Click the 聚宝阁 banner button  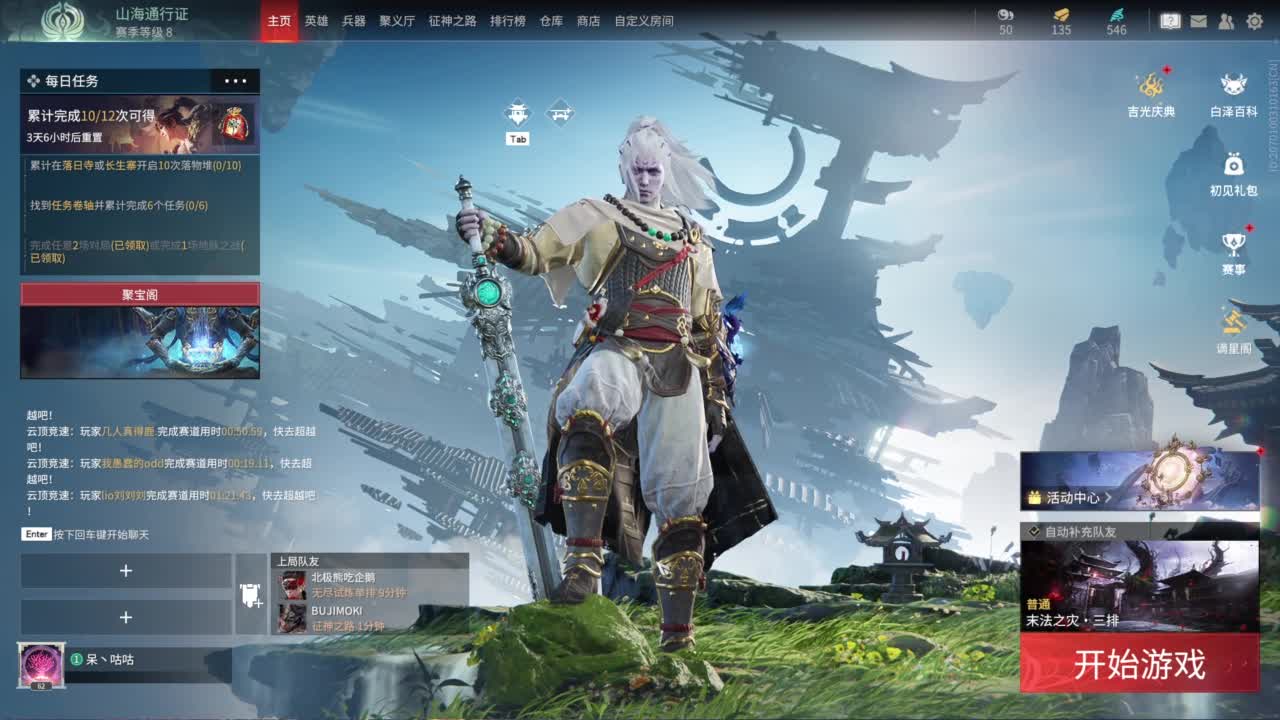139,294
